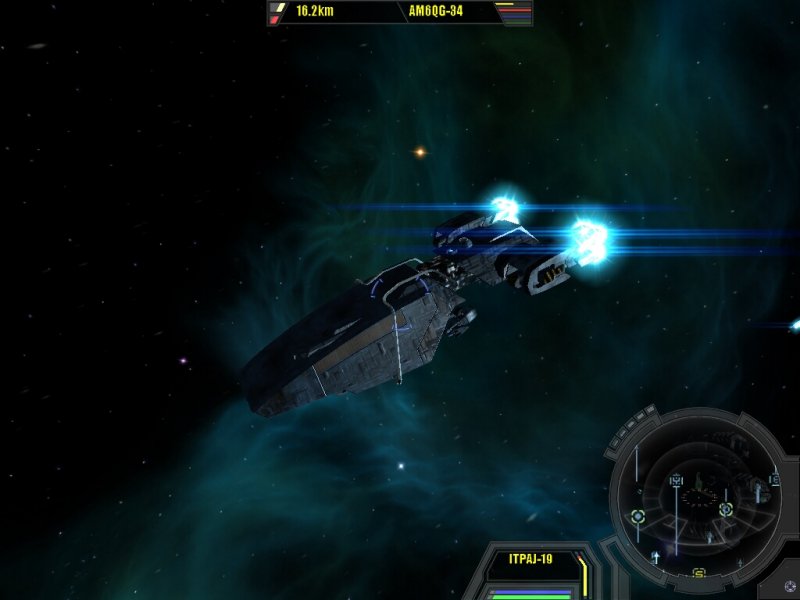Open the ITPAJ-19 ship status panel
Viewport: 800px width, 600px height.
tap(531, 559)
